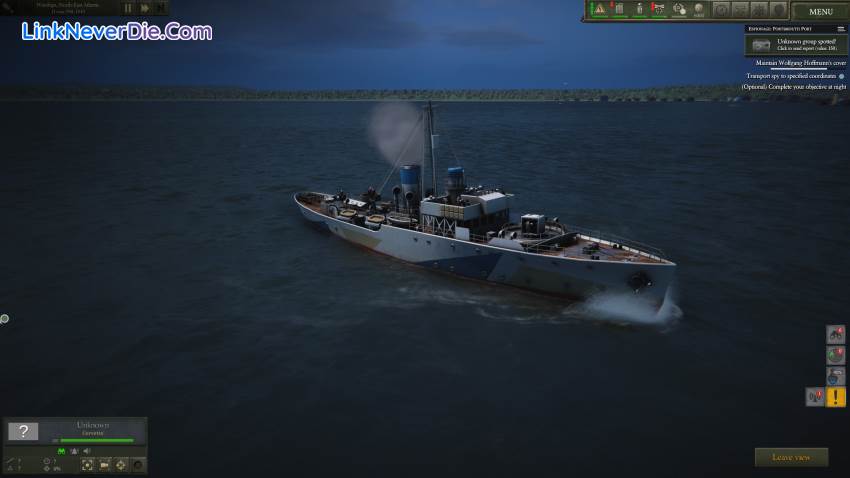850x478 pixels.
Task: Open the MENU button
Action: (x=820, y=12)
